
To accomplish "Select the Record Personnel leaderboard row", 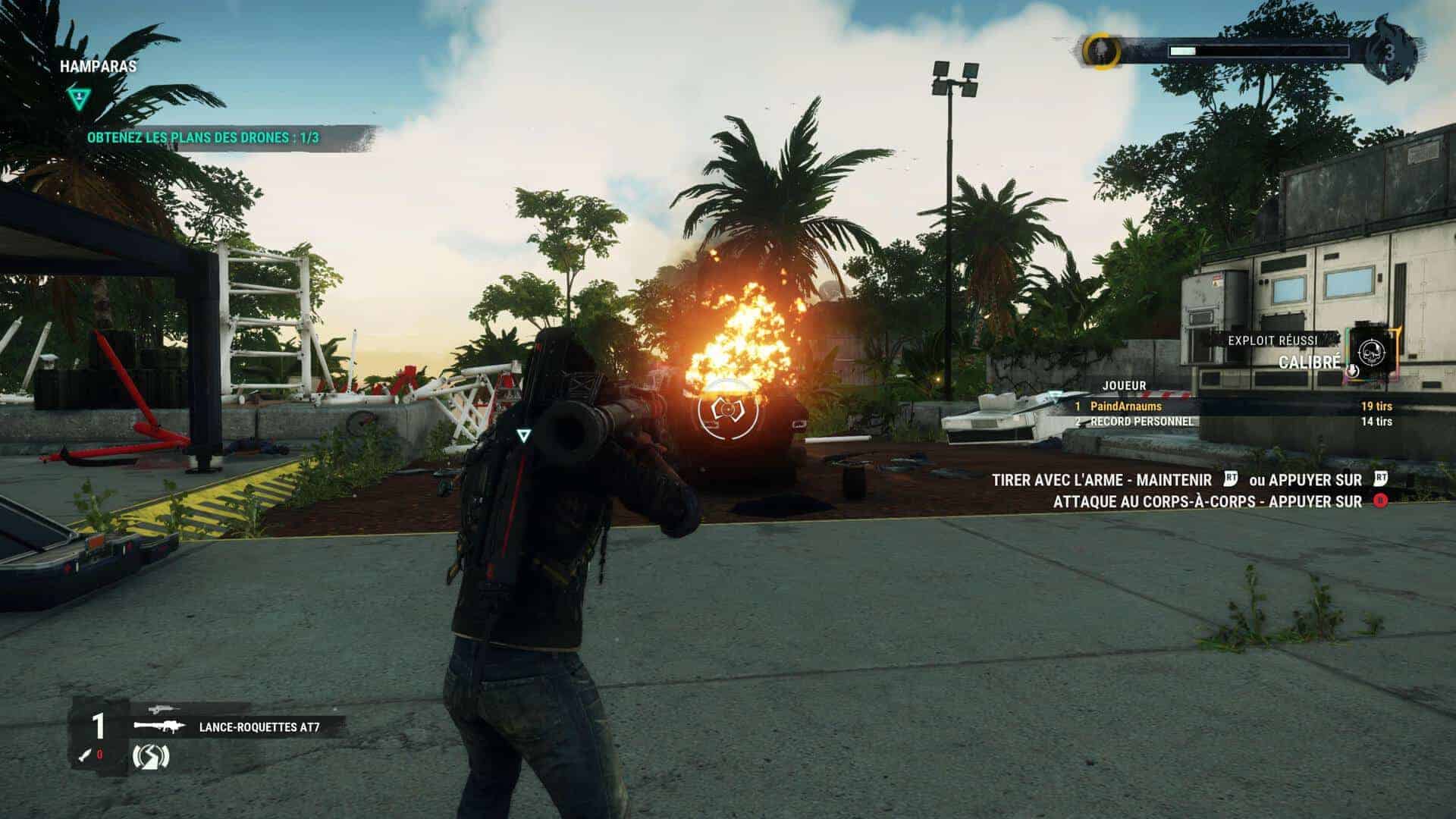I will tap(1232, 422).
